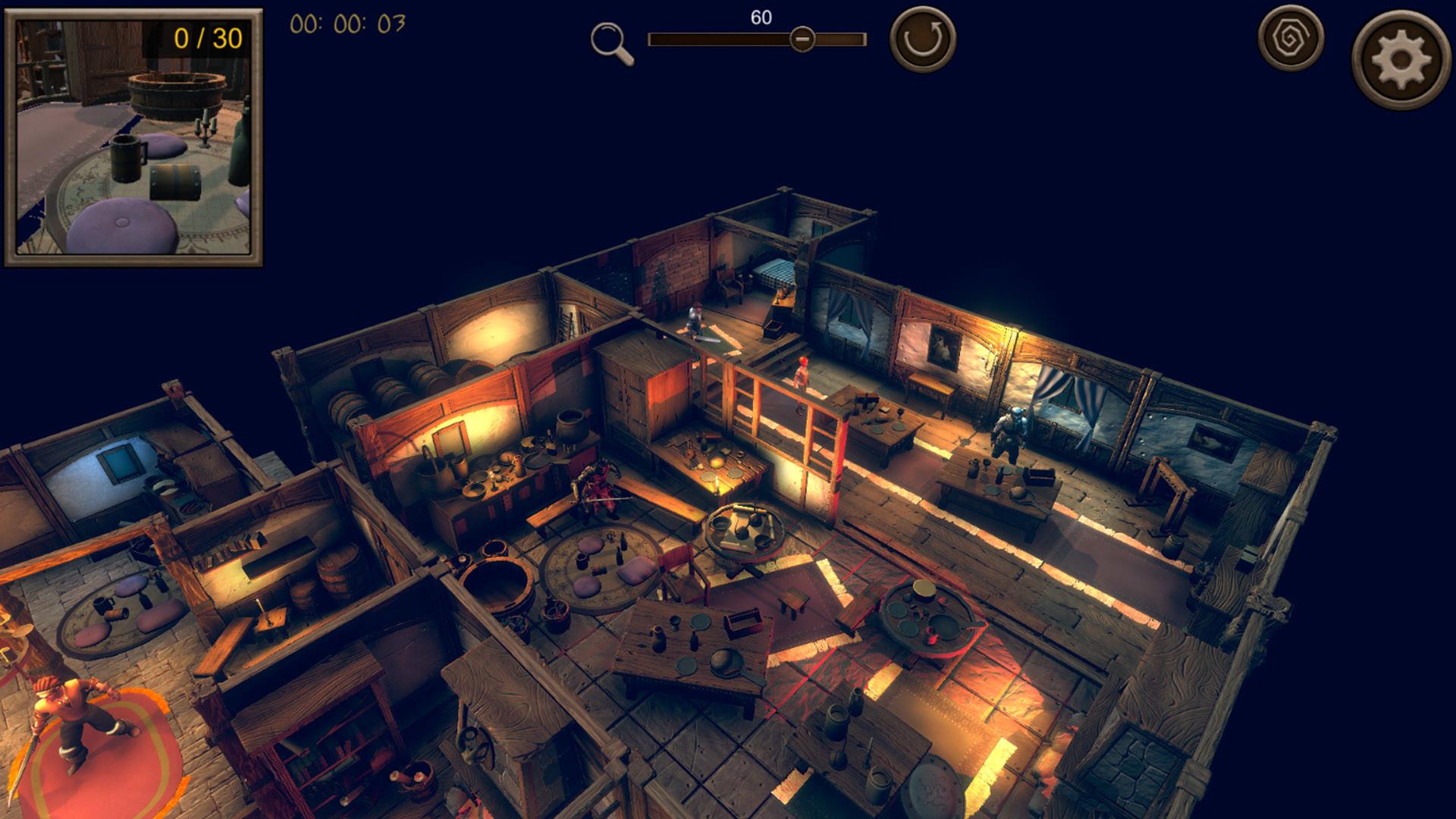Reset camera rotation with the circular arrow
The width and height of the screenshot is (1456, 819).
coord(921,36)
